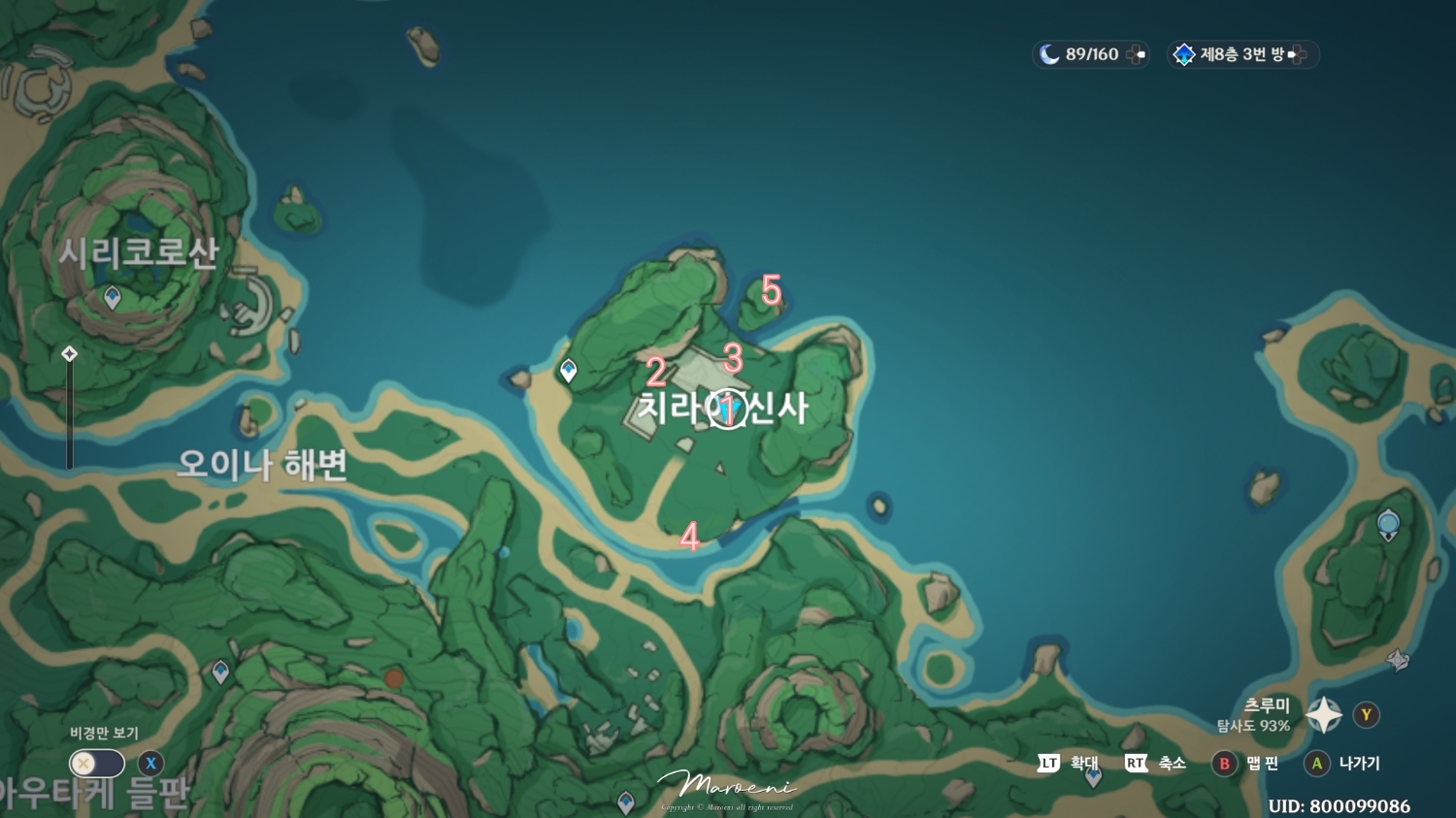Click the RT 축소 zoom-out prompt
Screen dimensions: 1456x818
pyautogui.click(x=1135, y=765)
